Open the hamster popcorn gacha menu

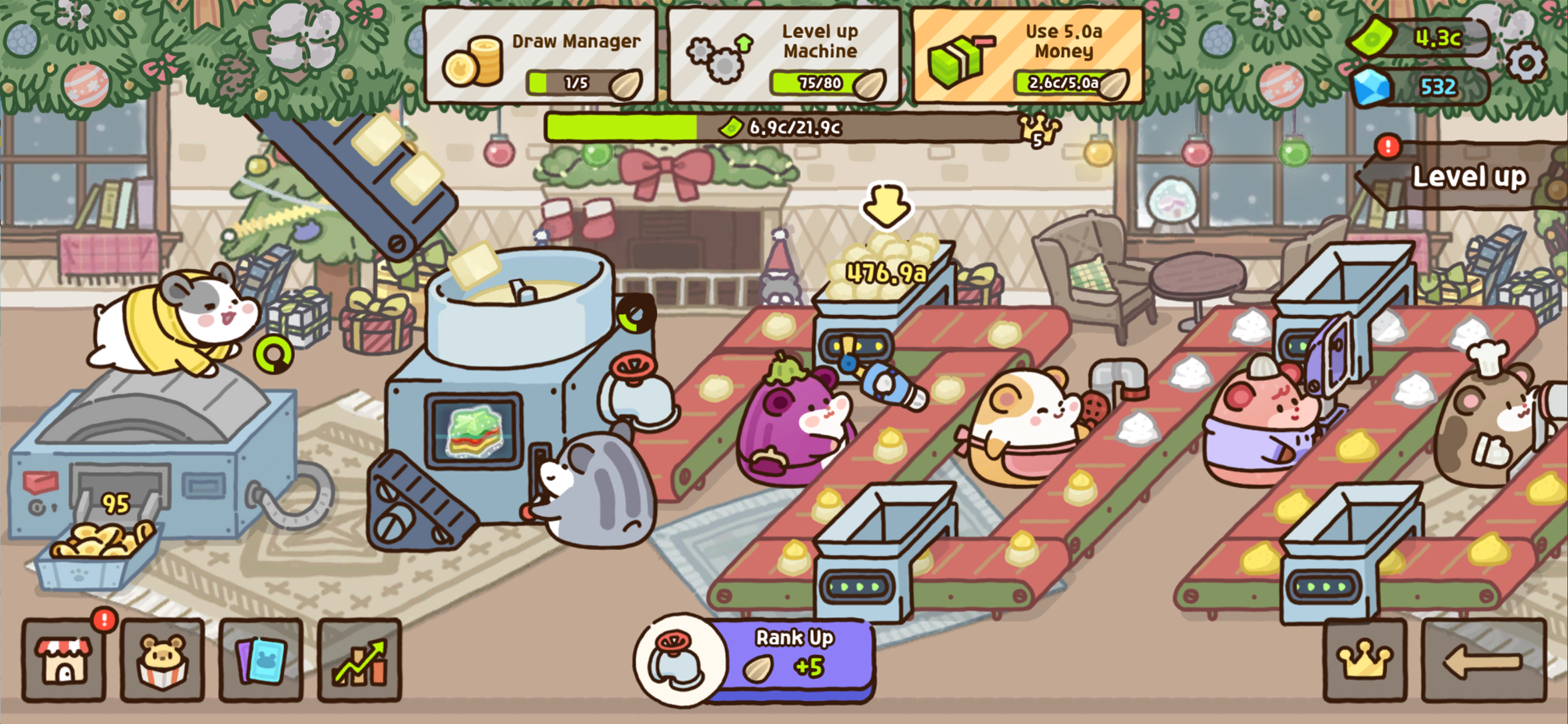[162, 665]
